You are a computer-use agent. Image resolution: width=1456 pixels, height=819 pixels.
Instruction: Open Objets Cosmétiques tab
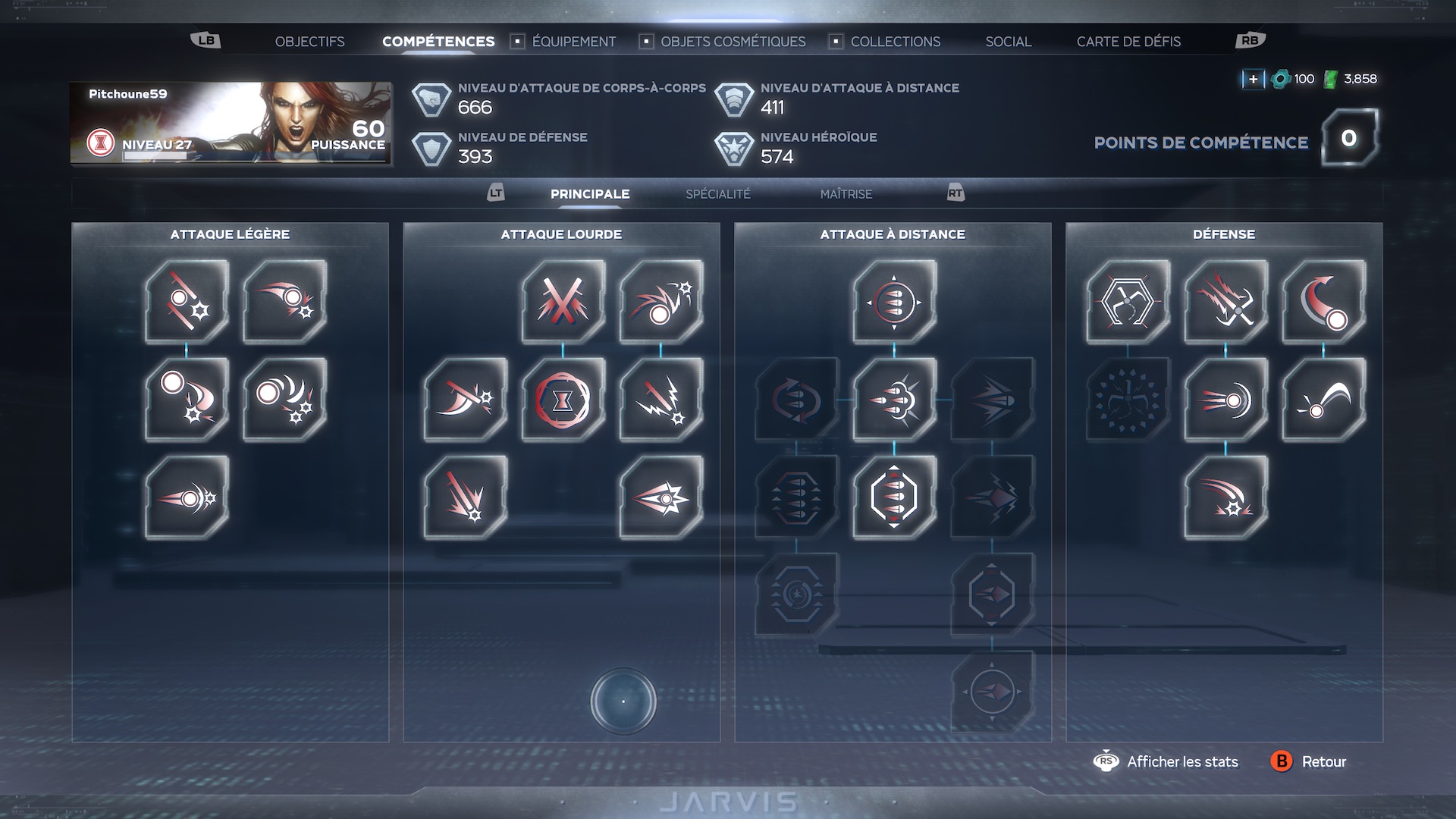pos(733,42)
